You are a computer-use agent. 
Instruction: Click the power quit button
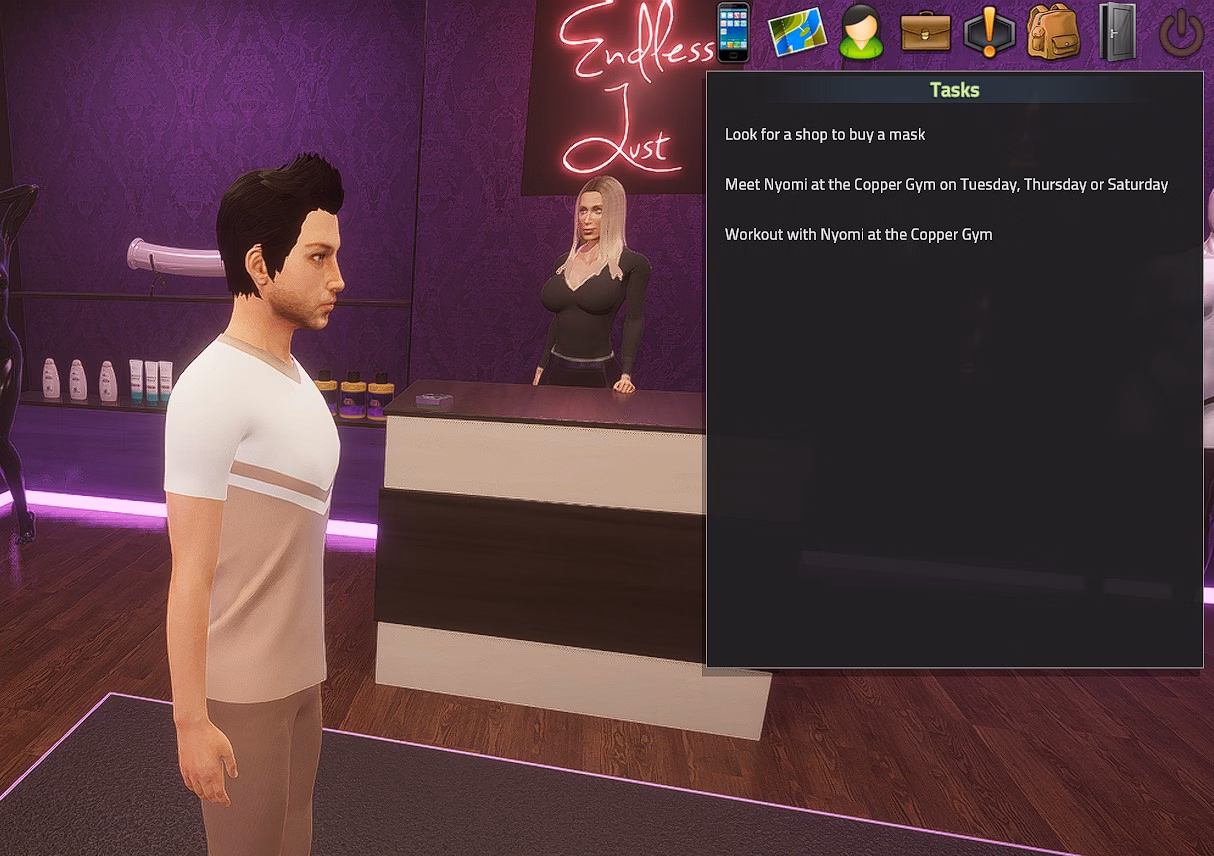1180,33
